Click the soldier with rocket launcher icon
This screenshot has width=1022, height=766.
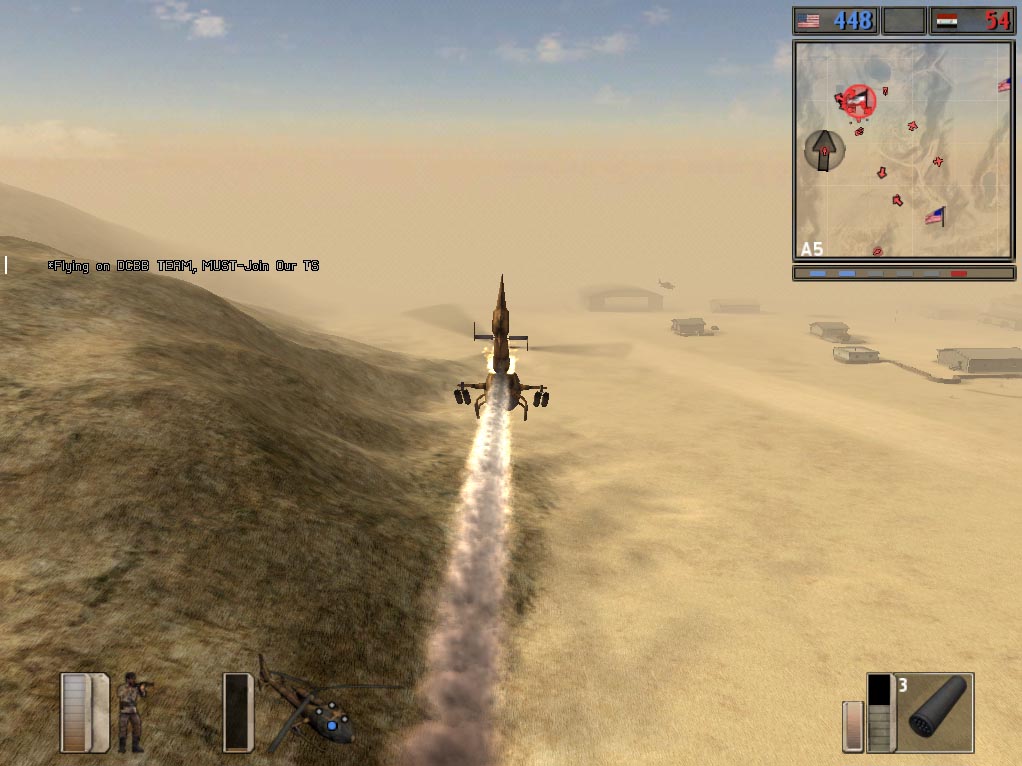(x=130, y=711)
